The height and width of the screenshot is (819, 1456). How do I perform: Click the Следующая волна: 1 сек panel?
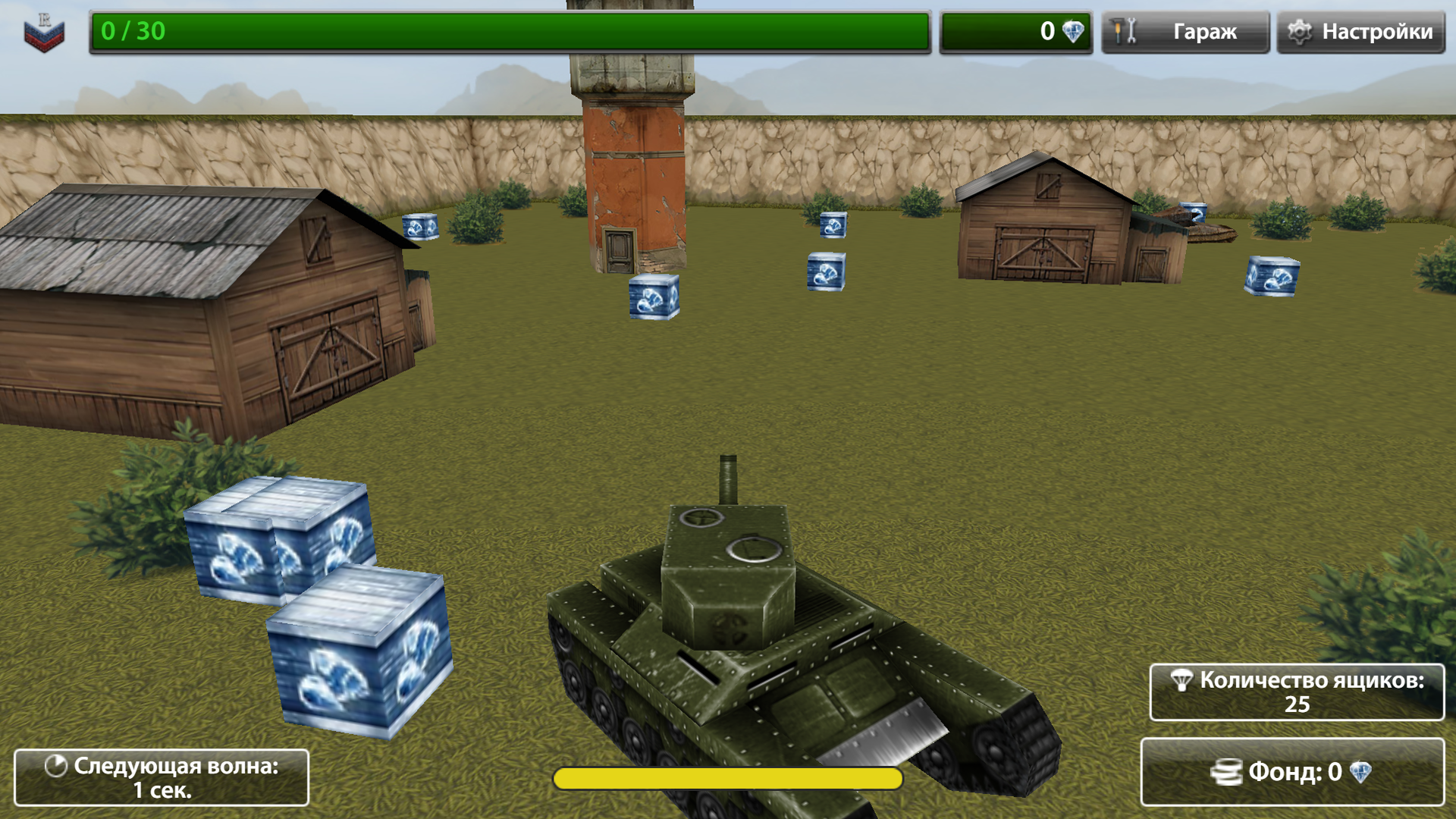[x=162, y=777]
